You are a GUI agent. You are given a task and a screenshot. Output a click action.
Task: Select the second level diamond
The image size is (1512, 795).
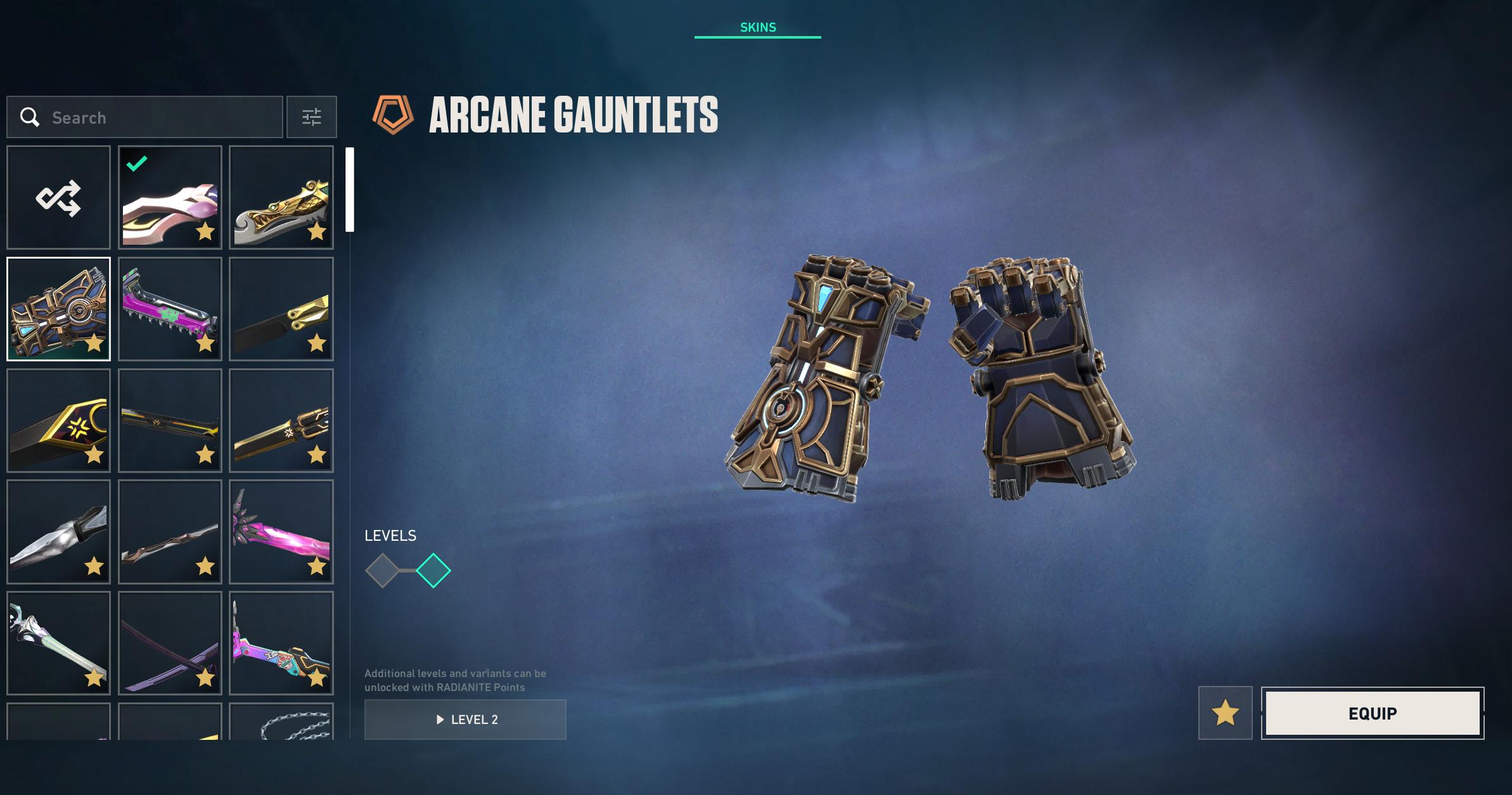(x=433, y=571)
